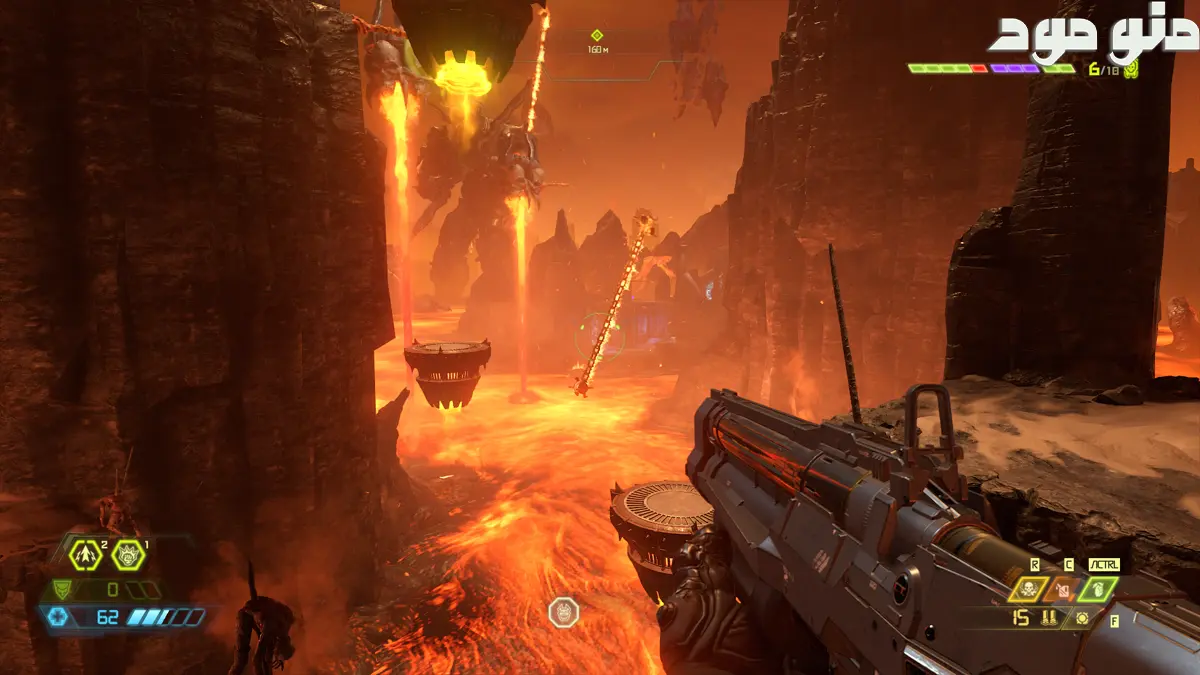Toggle the weapon mod gear icon
This screenshot has height=675, width=1200.
(x=1081, y=618)
